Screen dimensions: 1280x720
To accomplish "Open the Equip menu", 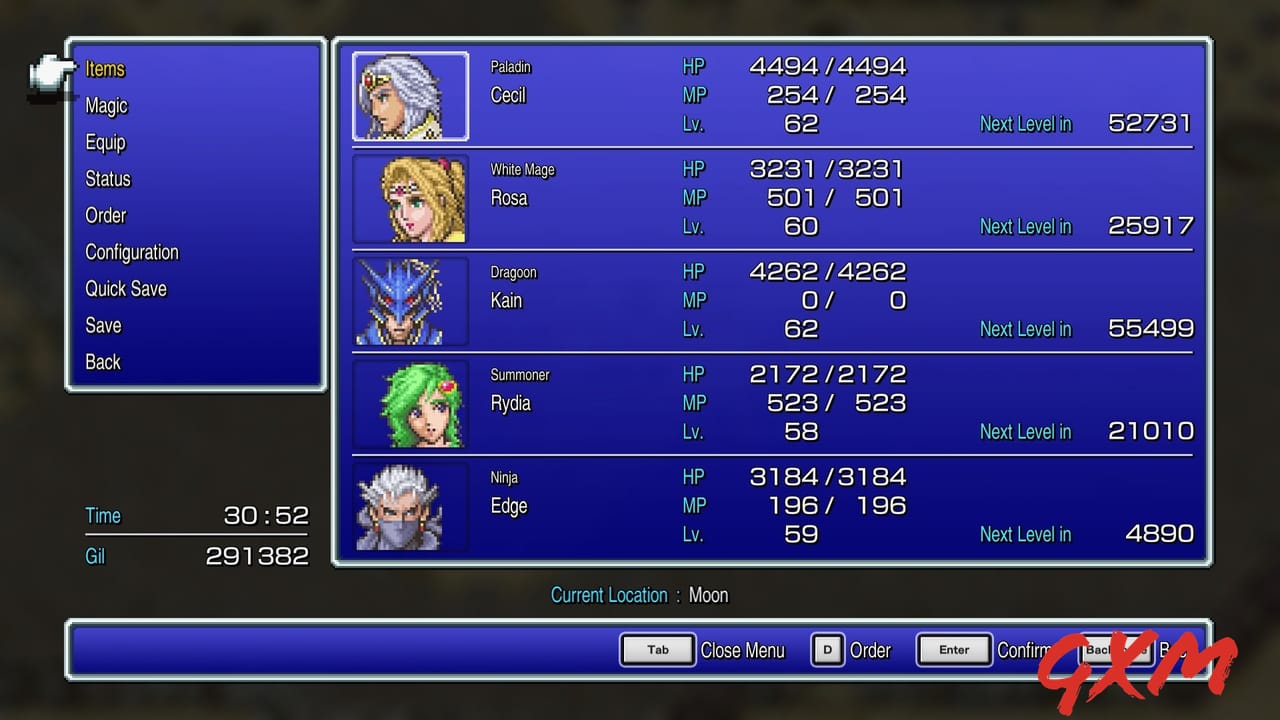I will [x=105, y=142].
